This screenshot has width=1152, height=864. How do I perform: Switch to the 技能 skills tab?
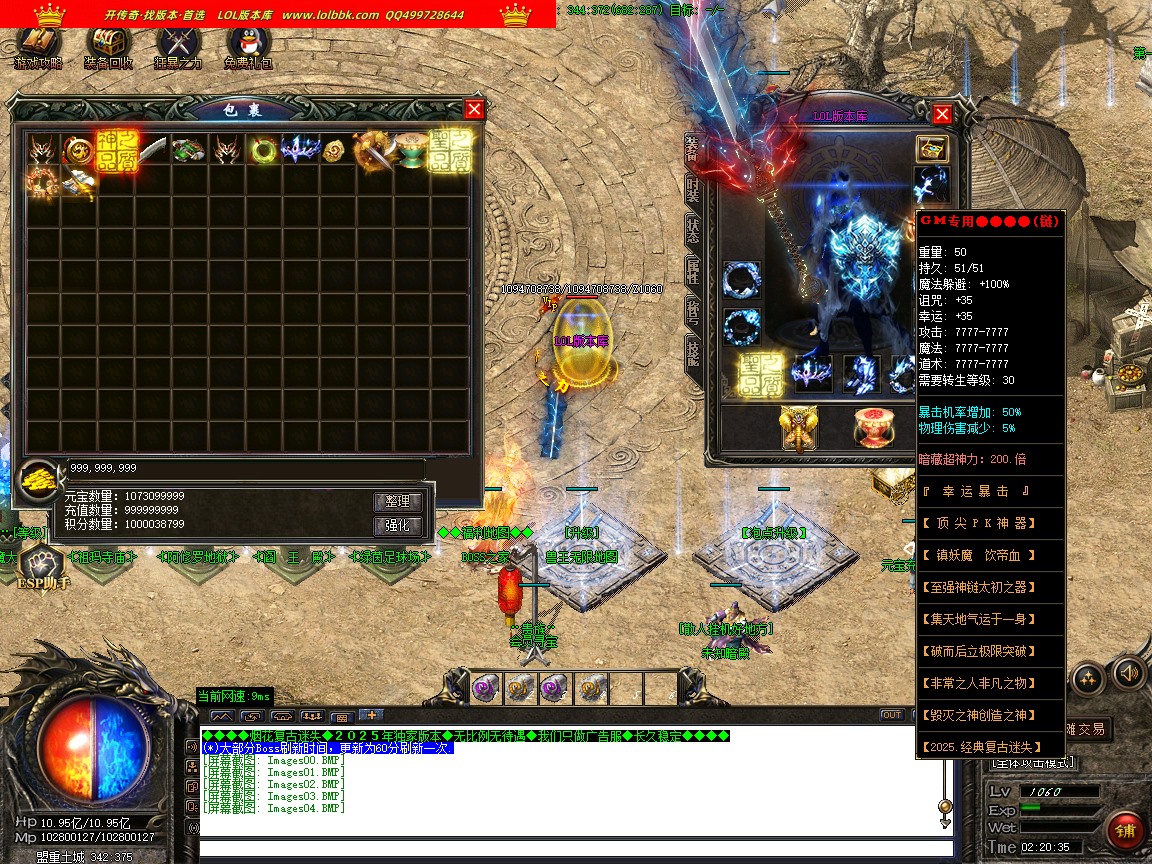pos(692,350)
